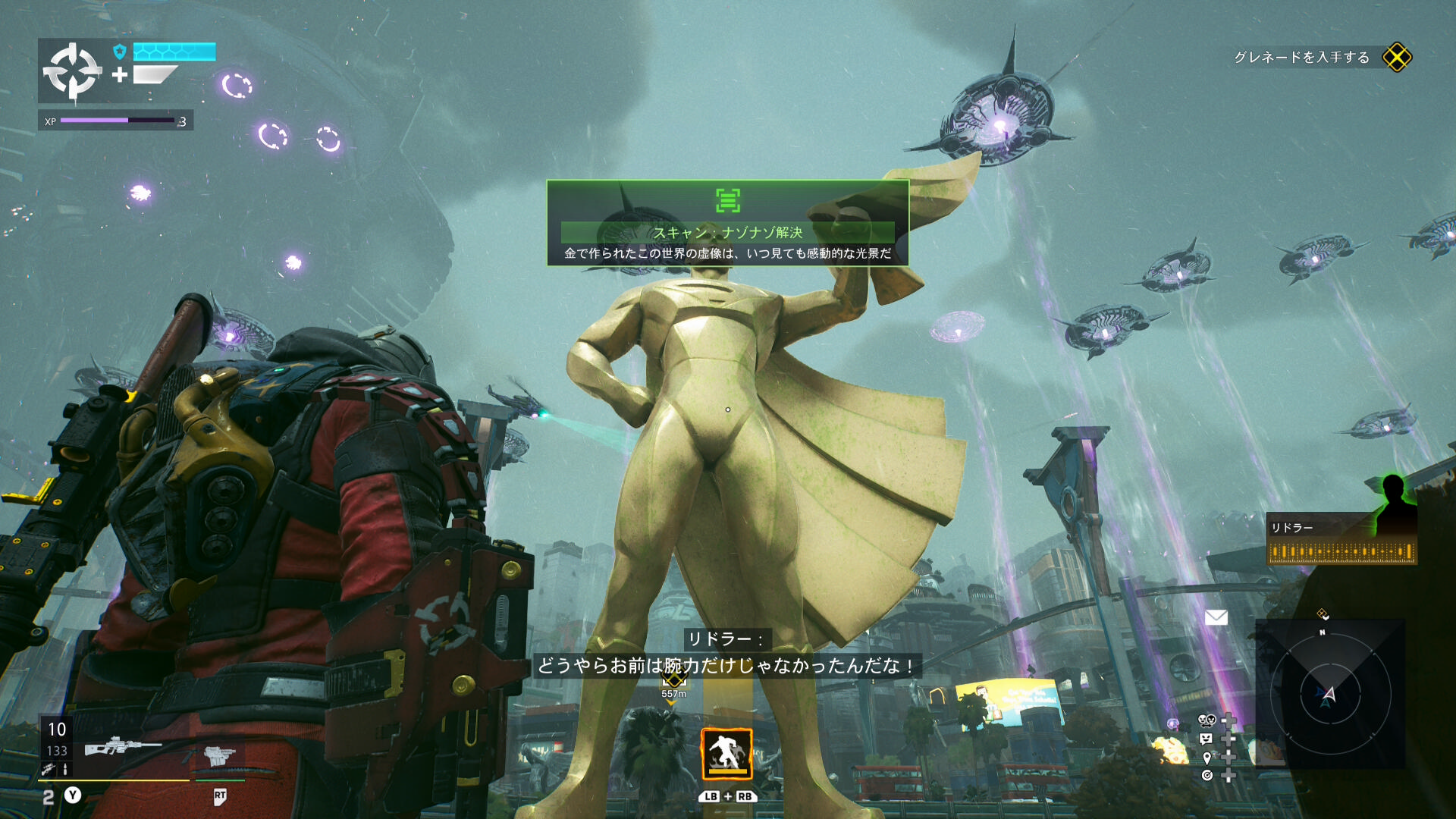The width and height of the screenshot is (1456, 819).
Task: Switch to the secondary firearm icon
Action: click(219, 755)
